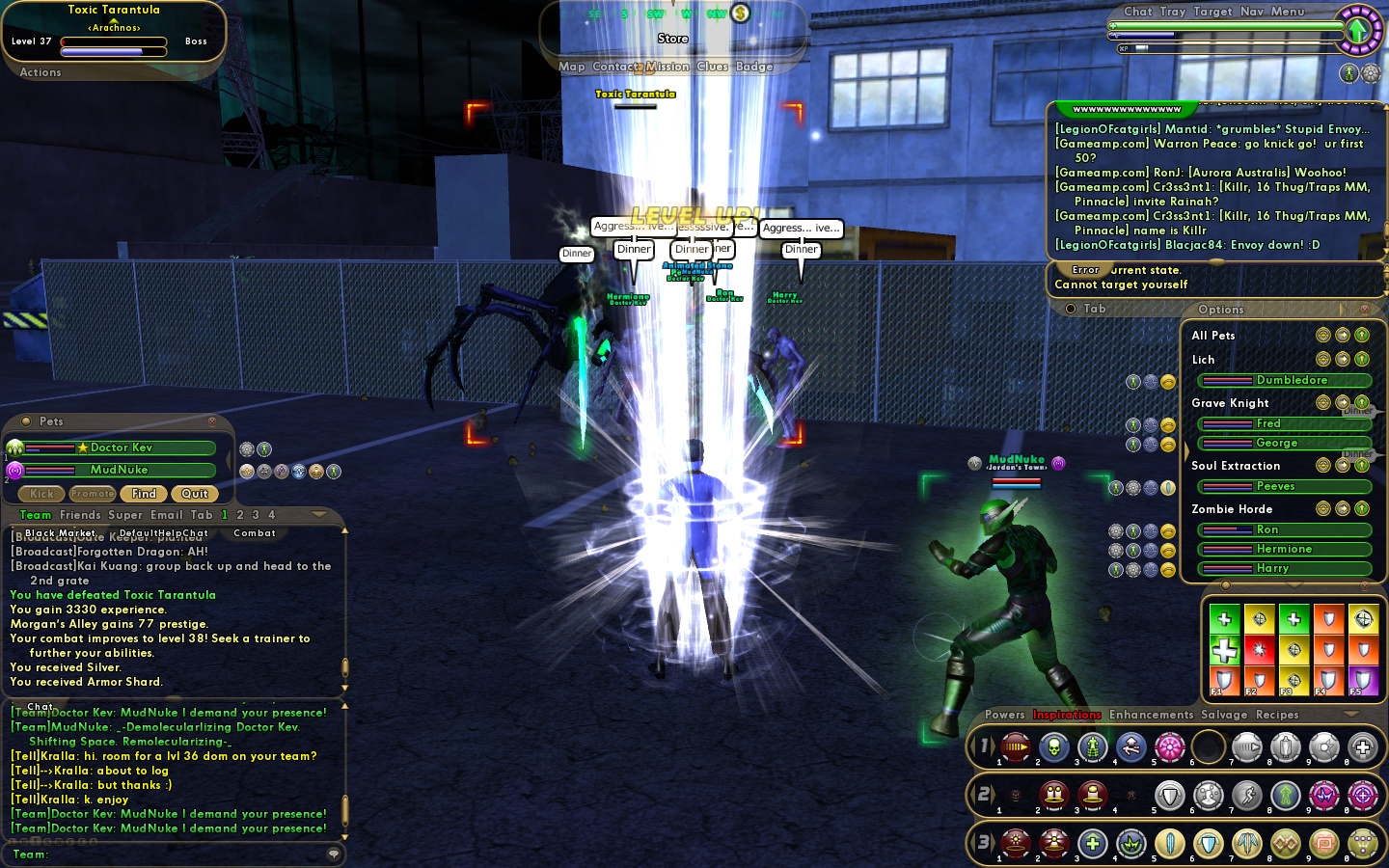Image resolution: width=1389 pixels, height=868 pixels.
Task: Open the Store
Action: (672, 39)
